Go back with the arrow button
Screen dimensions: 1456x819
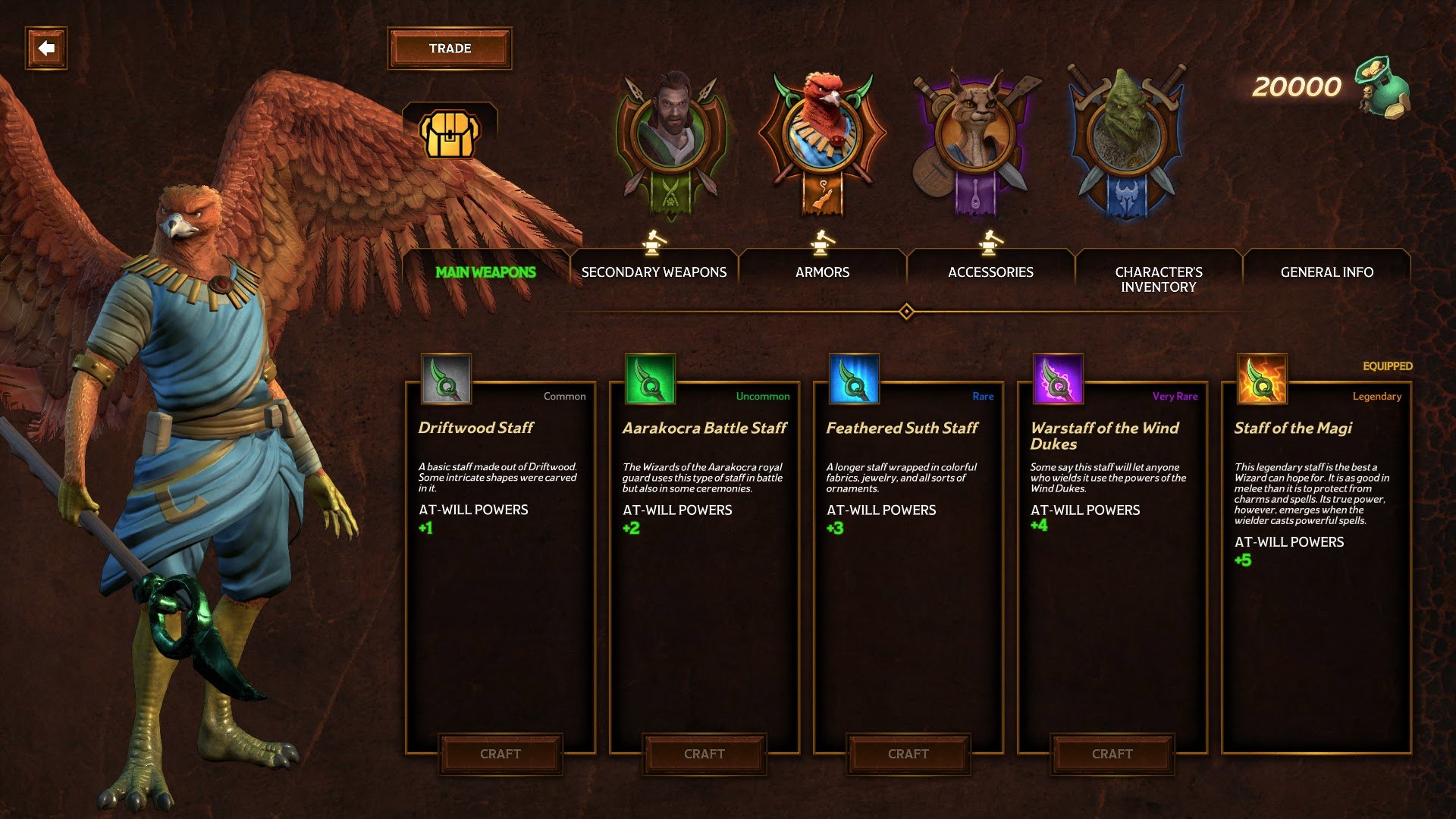pyautogui.click(x=46, y=49)
